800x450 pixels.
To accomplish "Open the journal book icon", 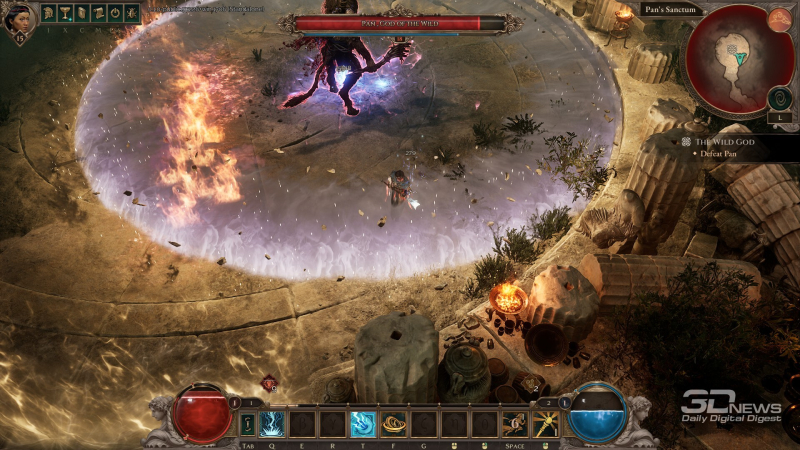I will click(x=81, y=14).
